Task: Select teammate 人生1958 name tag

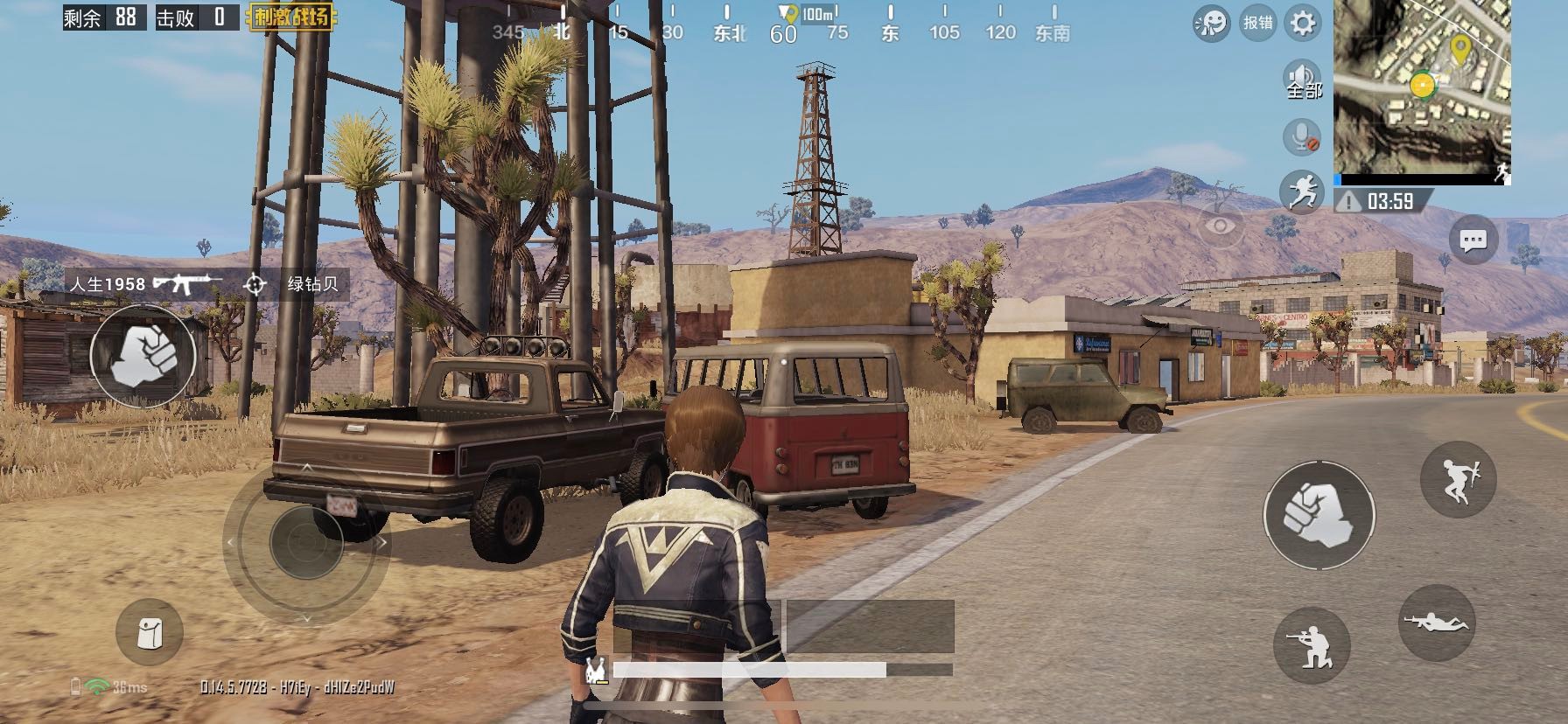Action: tap(108, 284)
